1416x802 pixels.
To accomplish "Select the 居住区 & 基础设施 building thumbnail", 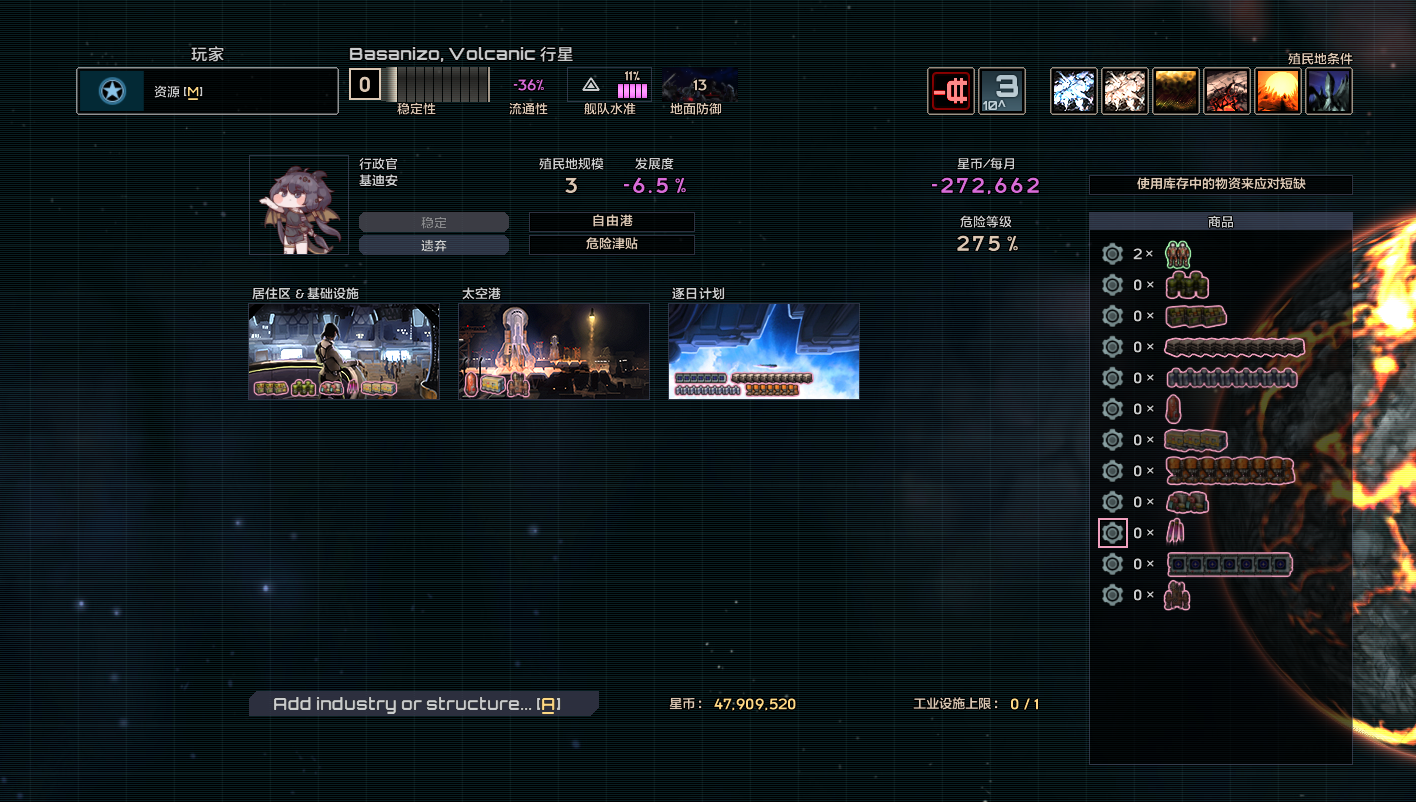I will click(344, 351).
